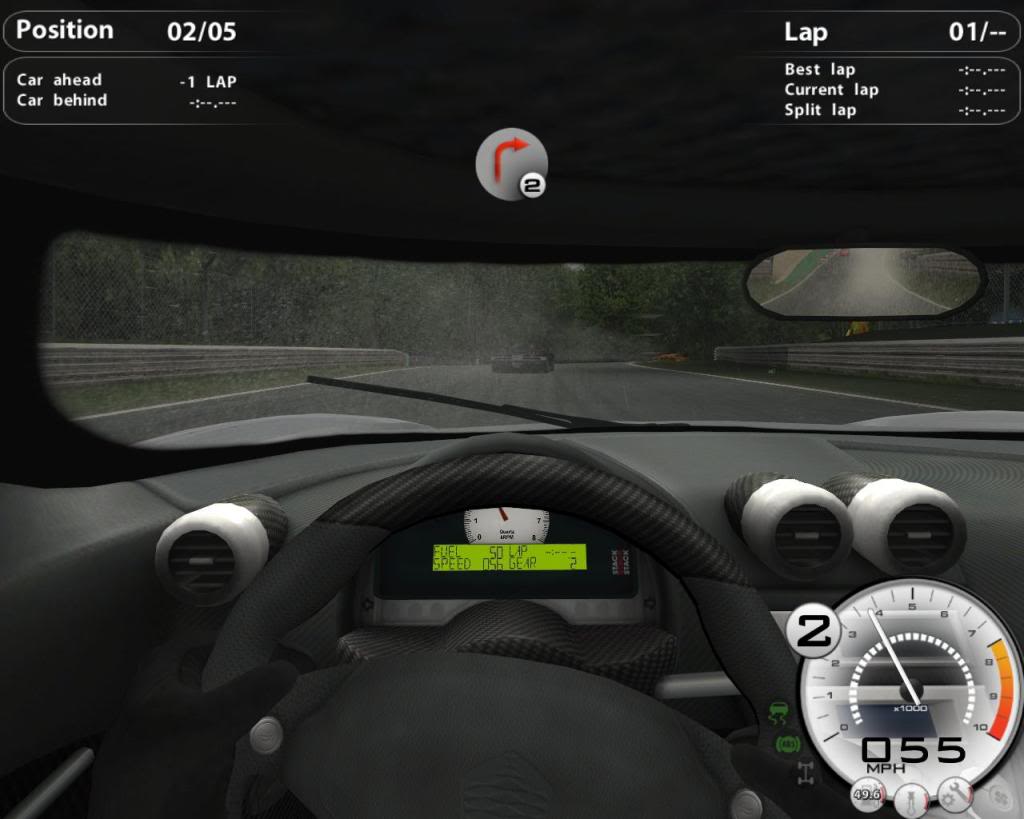Click the fuel gauge icon showing 49.6

coord(866,795)
